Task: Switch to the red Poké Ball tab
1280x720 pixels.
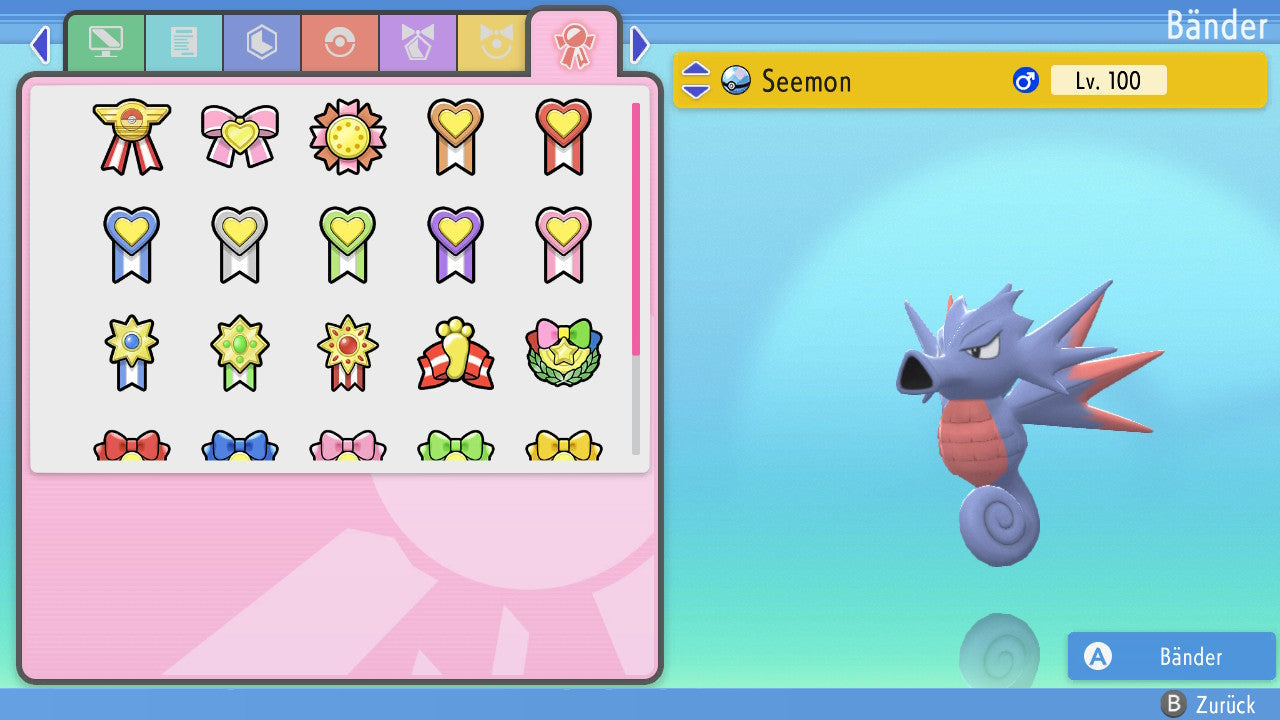Action: [x=340, y=43]
